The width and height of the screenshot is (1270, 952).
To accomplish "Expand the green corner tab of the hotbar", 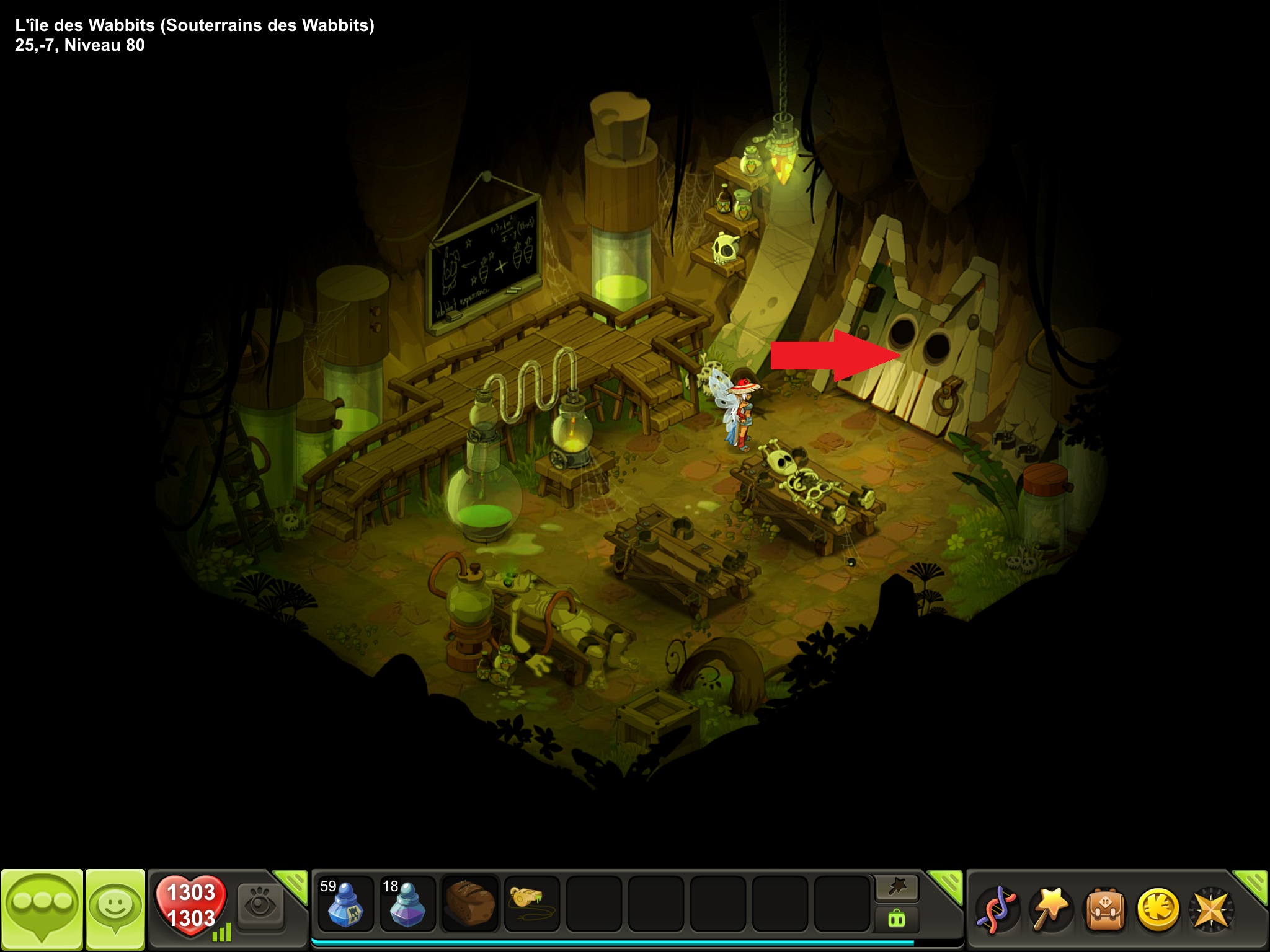I will coord(947,884).
